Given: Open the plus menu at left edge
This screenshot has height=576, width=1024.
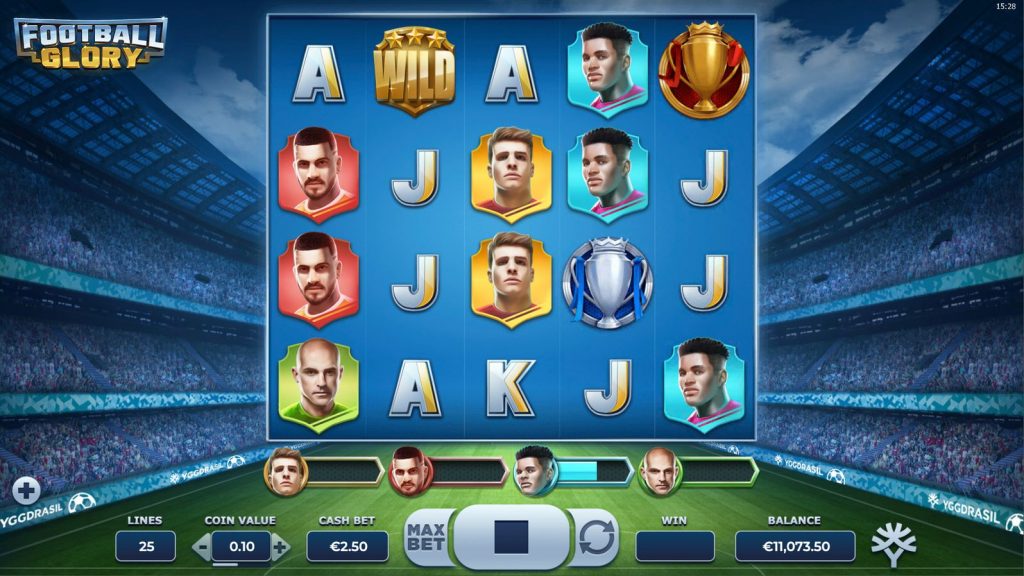Looking at the screenshot, I should [x=27, y=490].
